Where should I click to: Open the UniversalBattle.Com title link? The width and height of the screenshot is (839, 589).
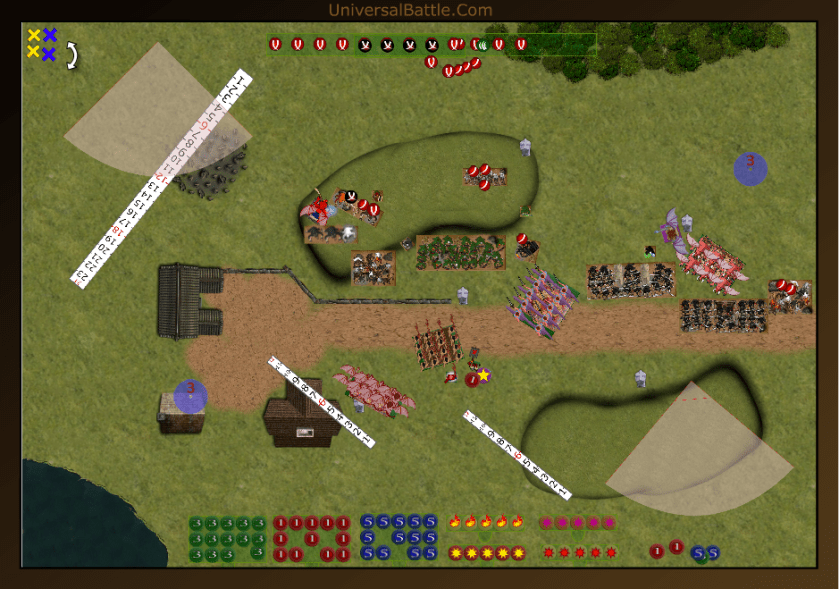coord(410,10)
